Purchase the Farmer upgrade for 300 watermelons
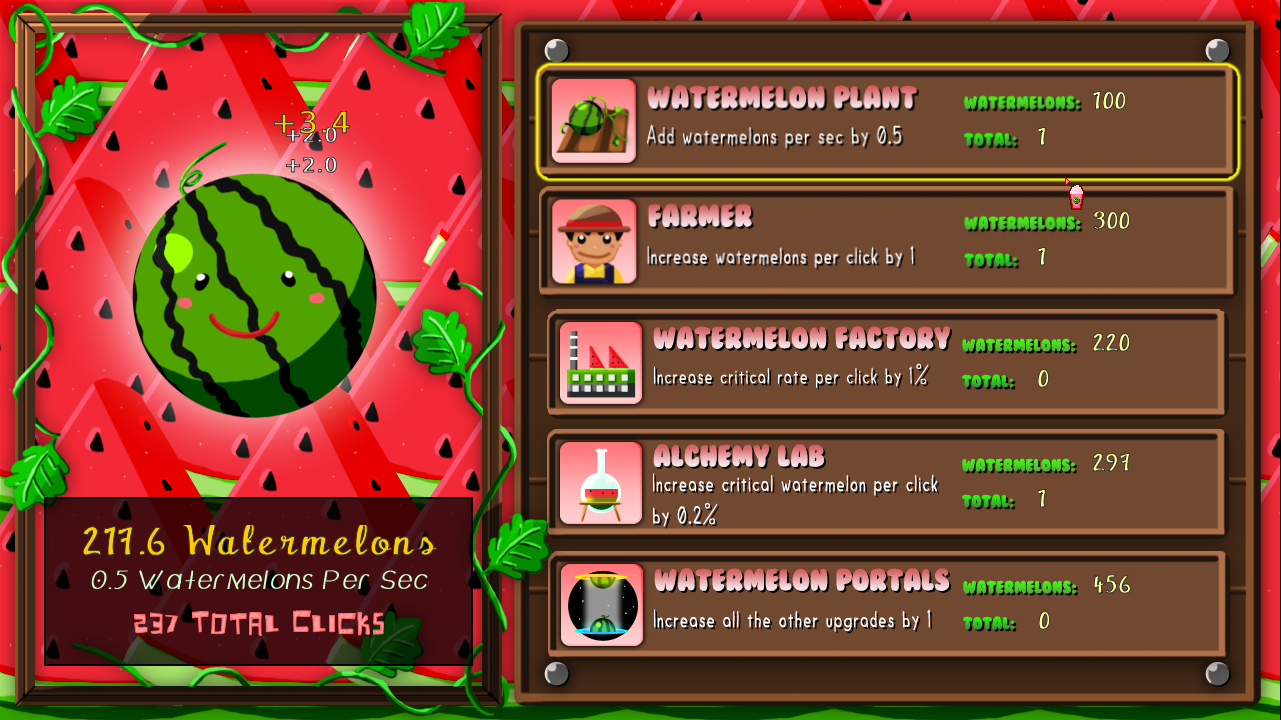Image resolution: width=1281 pixels, height=720 pixels. (890, 240)
